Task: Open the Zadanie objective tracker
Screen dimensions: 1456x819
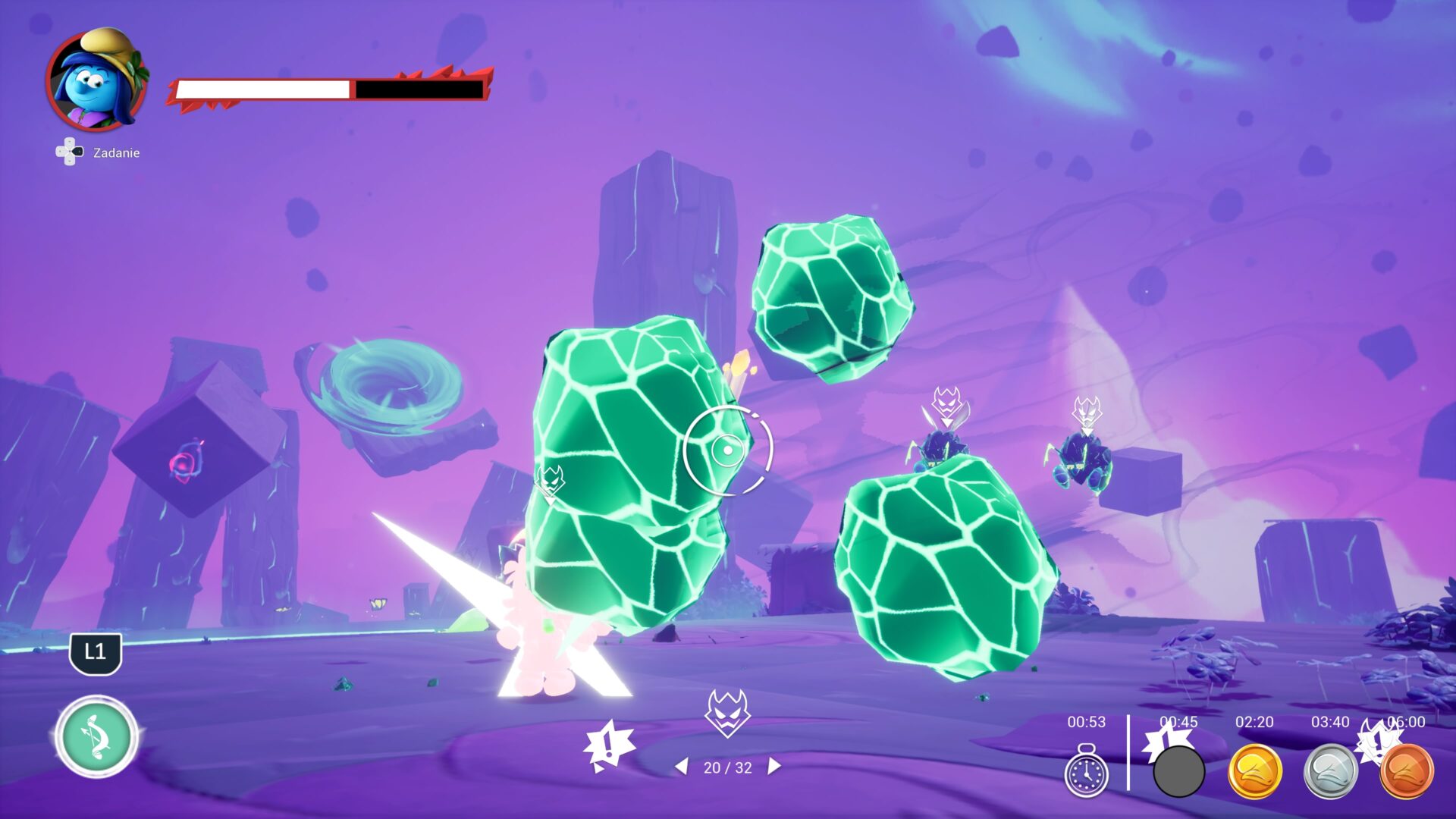Action: [x=99, y=152]
